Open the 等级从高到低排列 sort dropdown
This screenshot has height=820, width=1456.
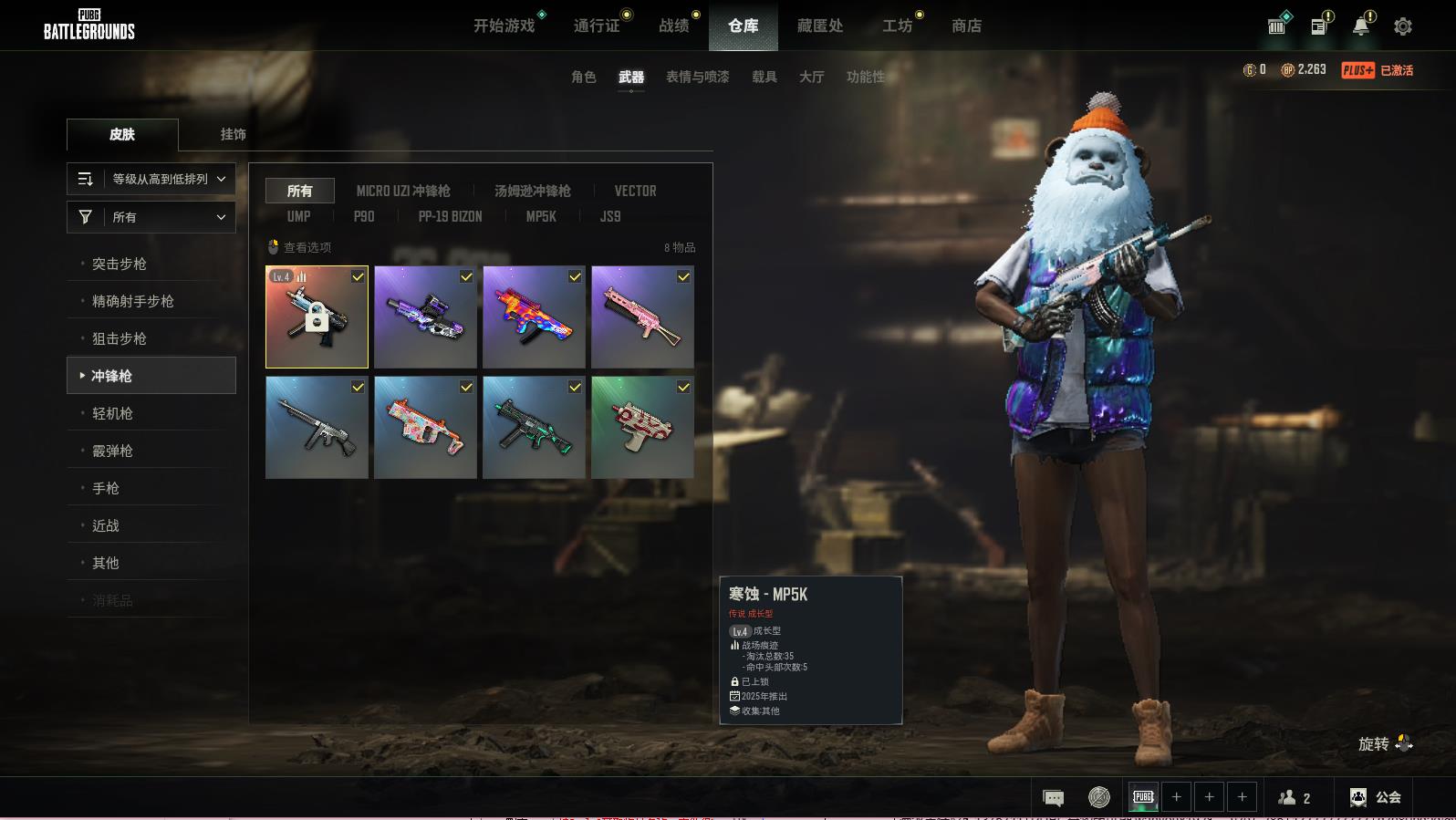click(151, 179)
